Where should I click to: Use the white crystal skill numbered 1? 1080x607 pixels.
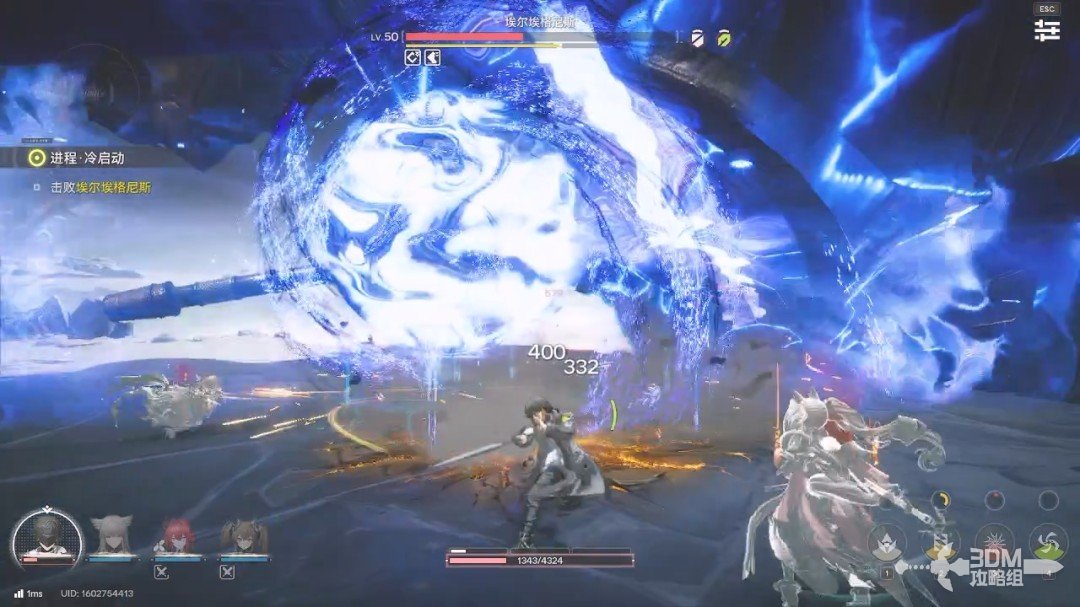pyautogui.click(x=887, y=543)
